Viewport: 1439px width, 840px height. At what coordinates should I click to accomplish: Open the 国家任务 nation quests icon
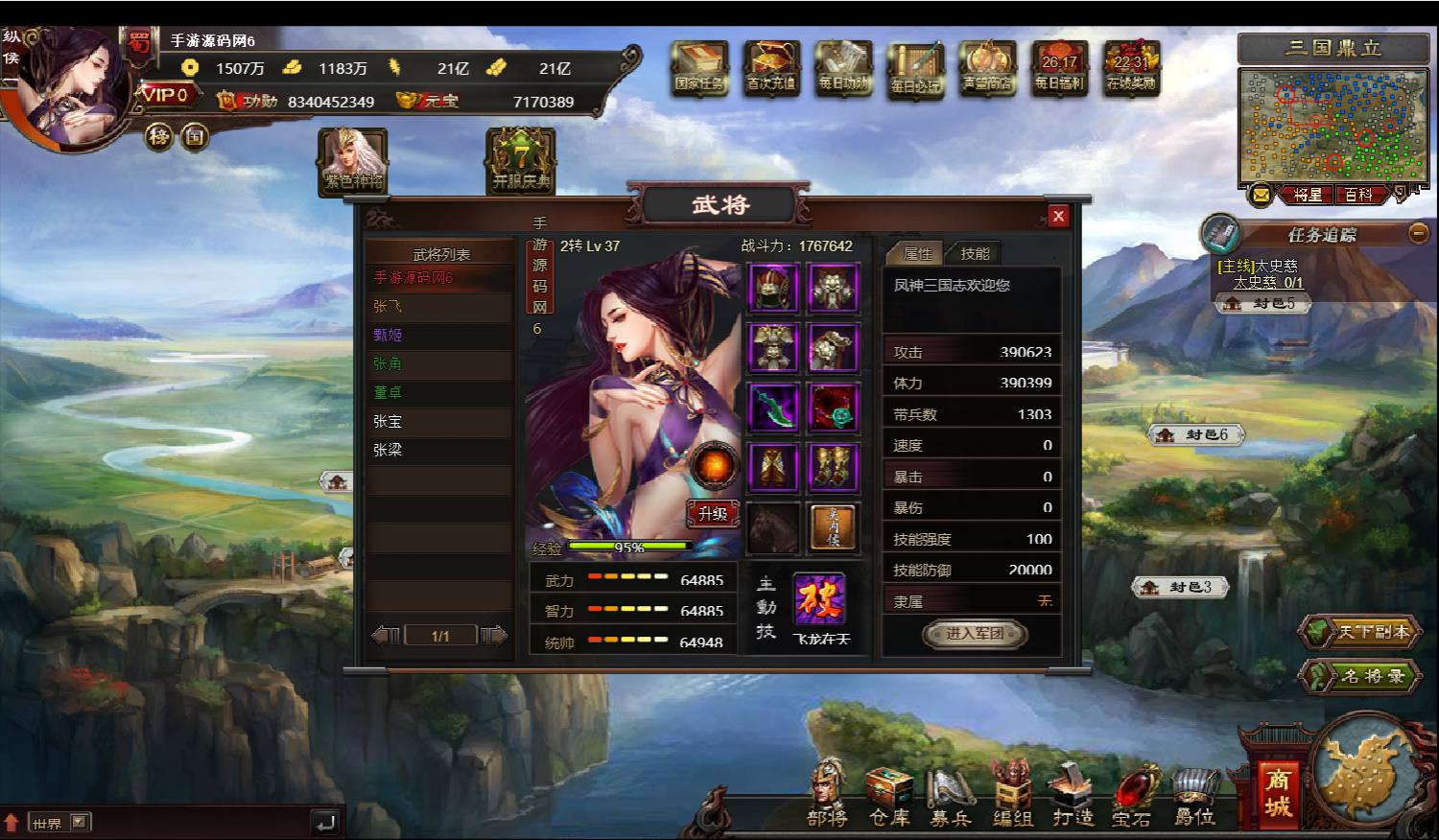point(699,67)
